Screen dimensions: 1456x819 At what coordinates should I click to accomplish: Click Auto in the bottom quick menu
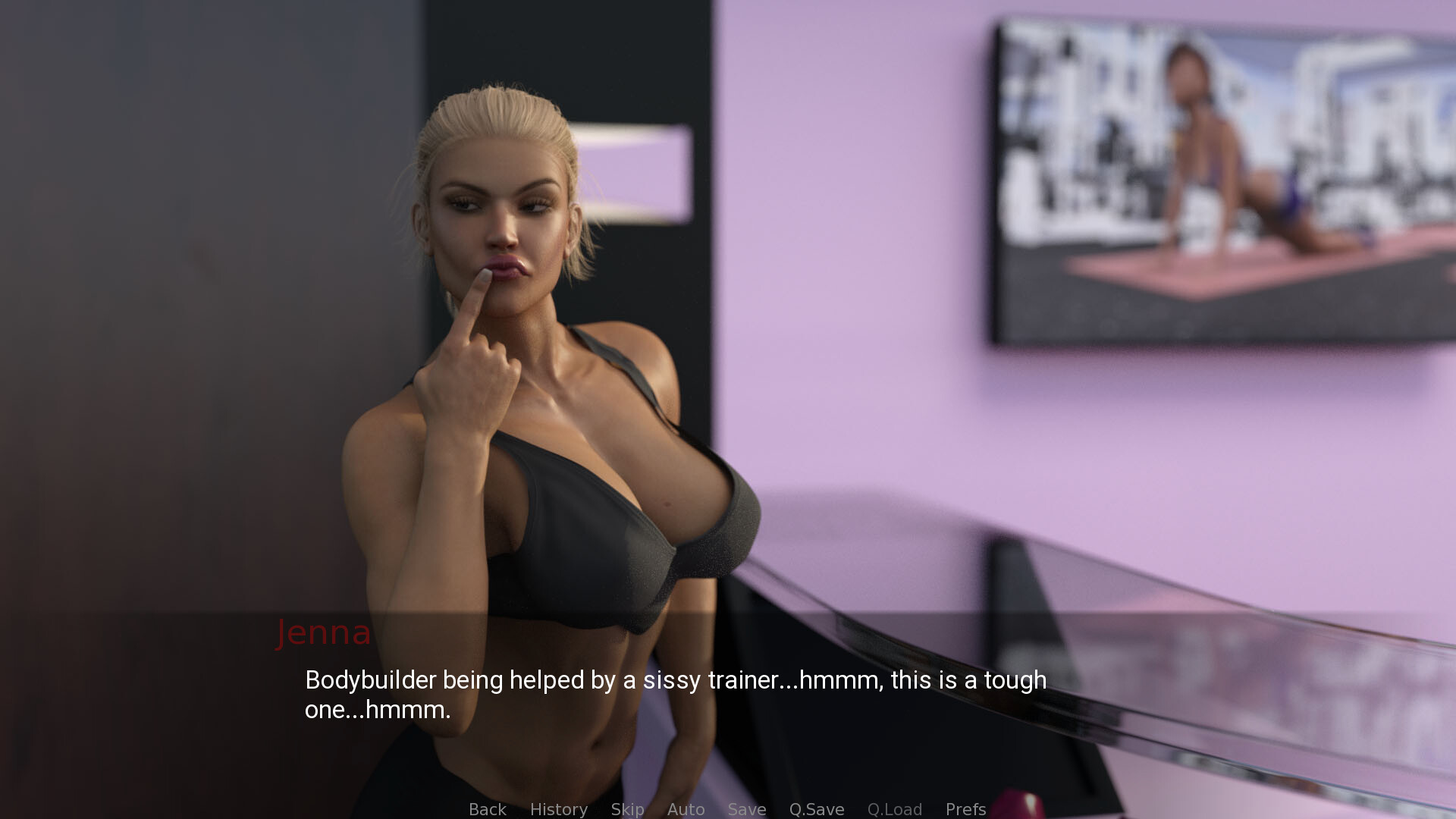coord(686,809)
